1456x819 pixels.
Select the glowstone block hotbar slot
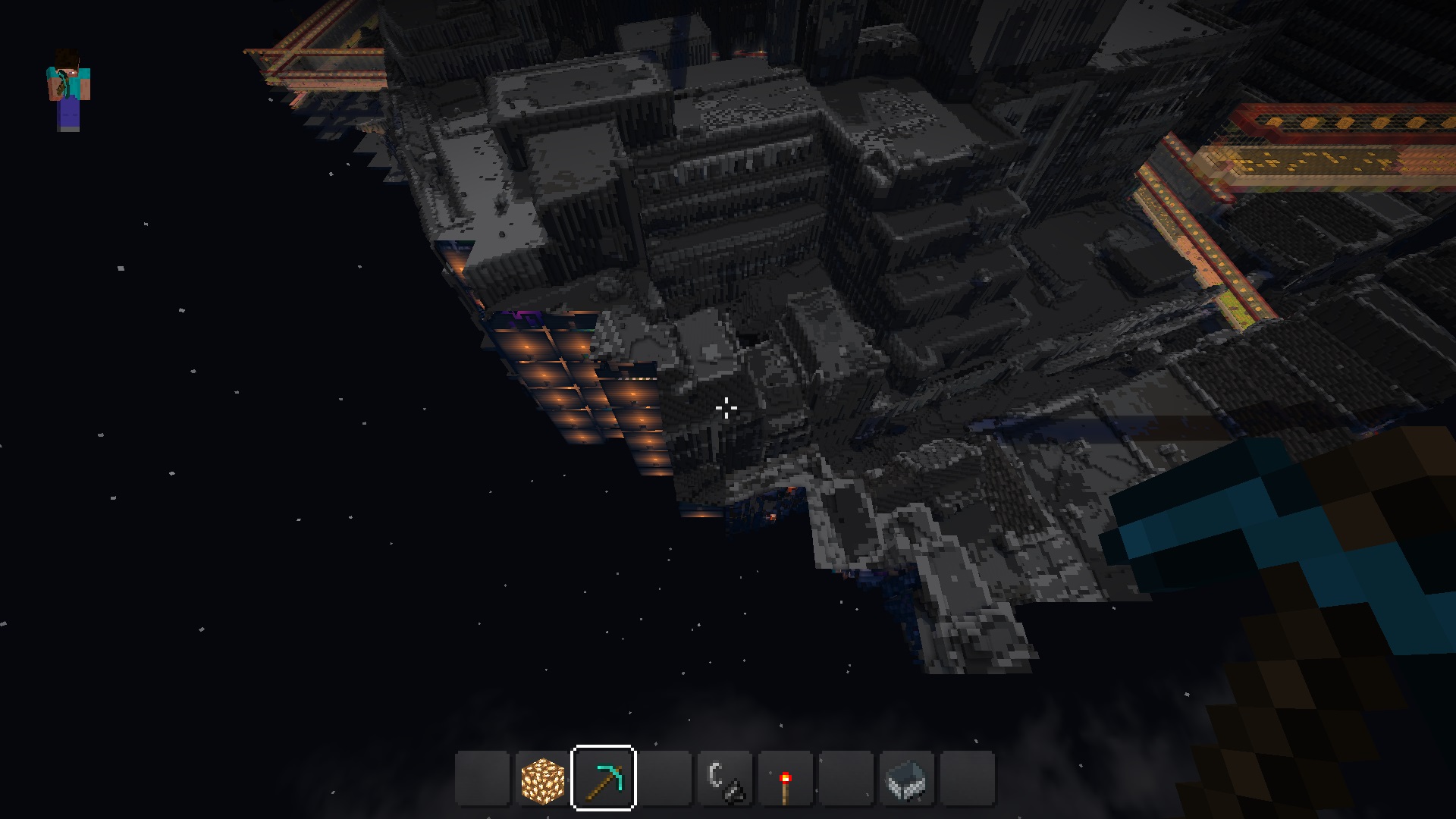tap(543, 779)
